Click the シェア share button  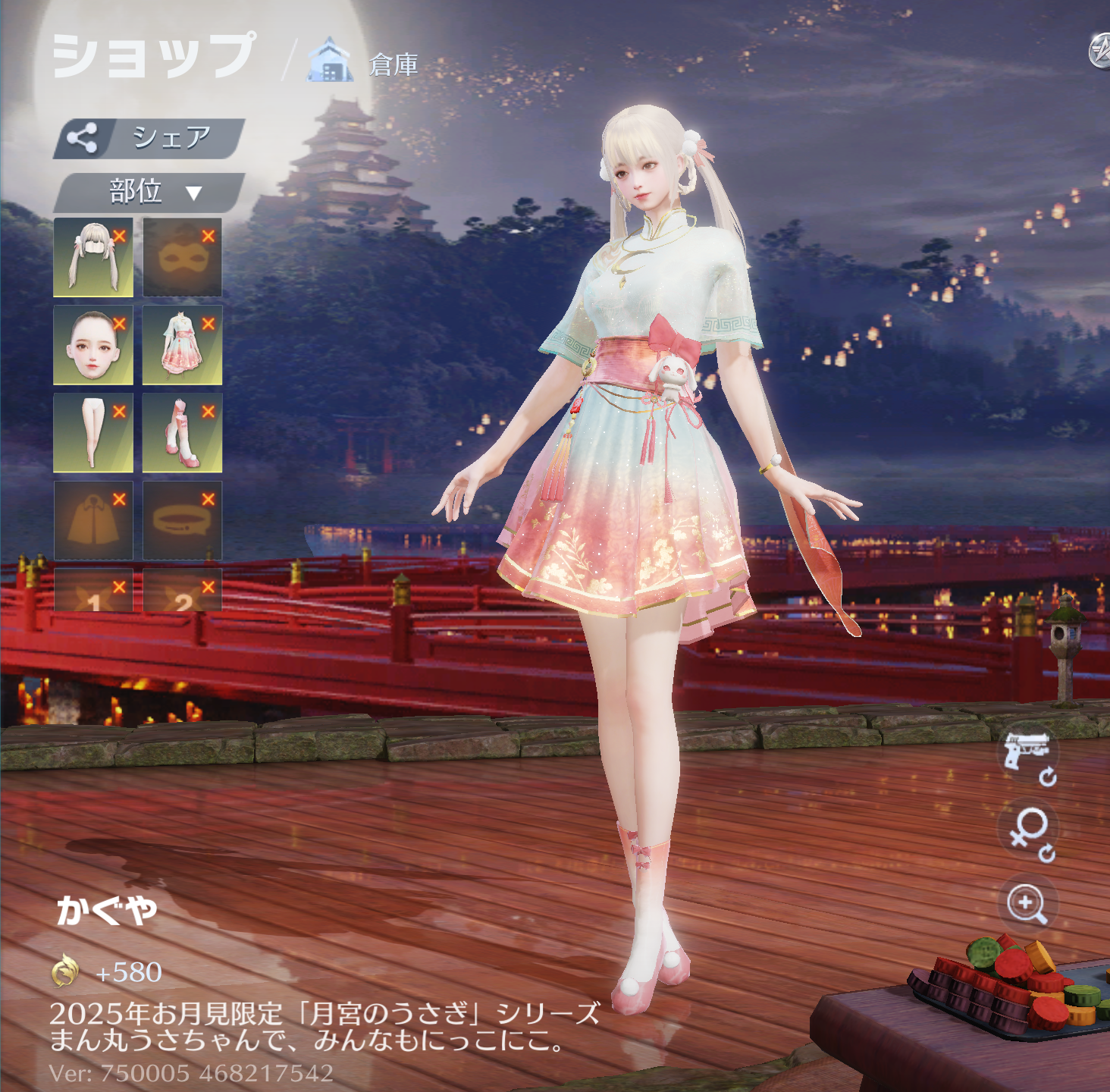coord(149,138)
